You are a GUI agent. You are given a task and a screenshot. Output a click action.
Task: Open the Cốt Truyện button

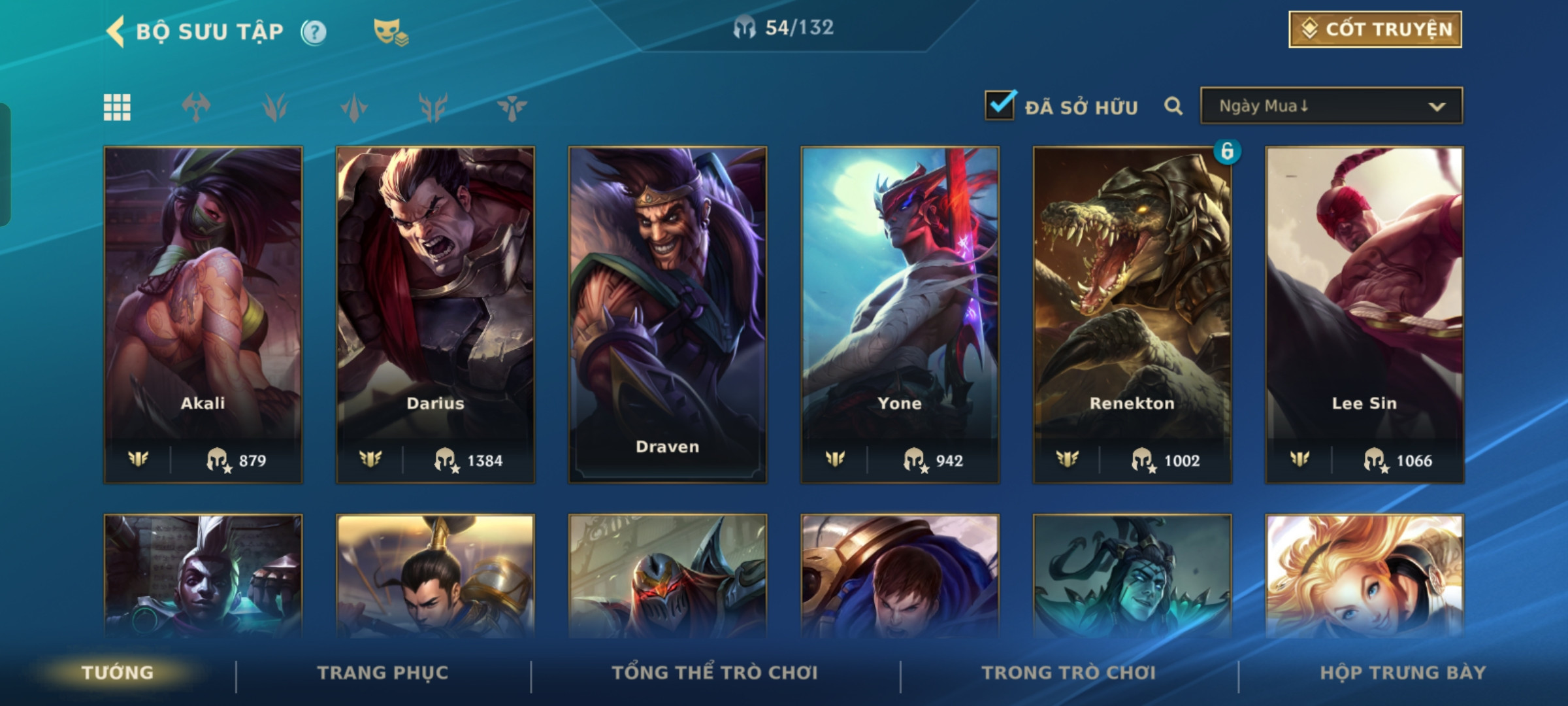tap(1375, 29)
